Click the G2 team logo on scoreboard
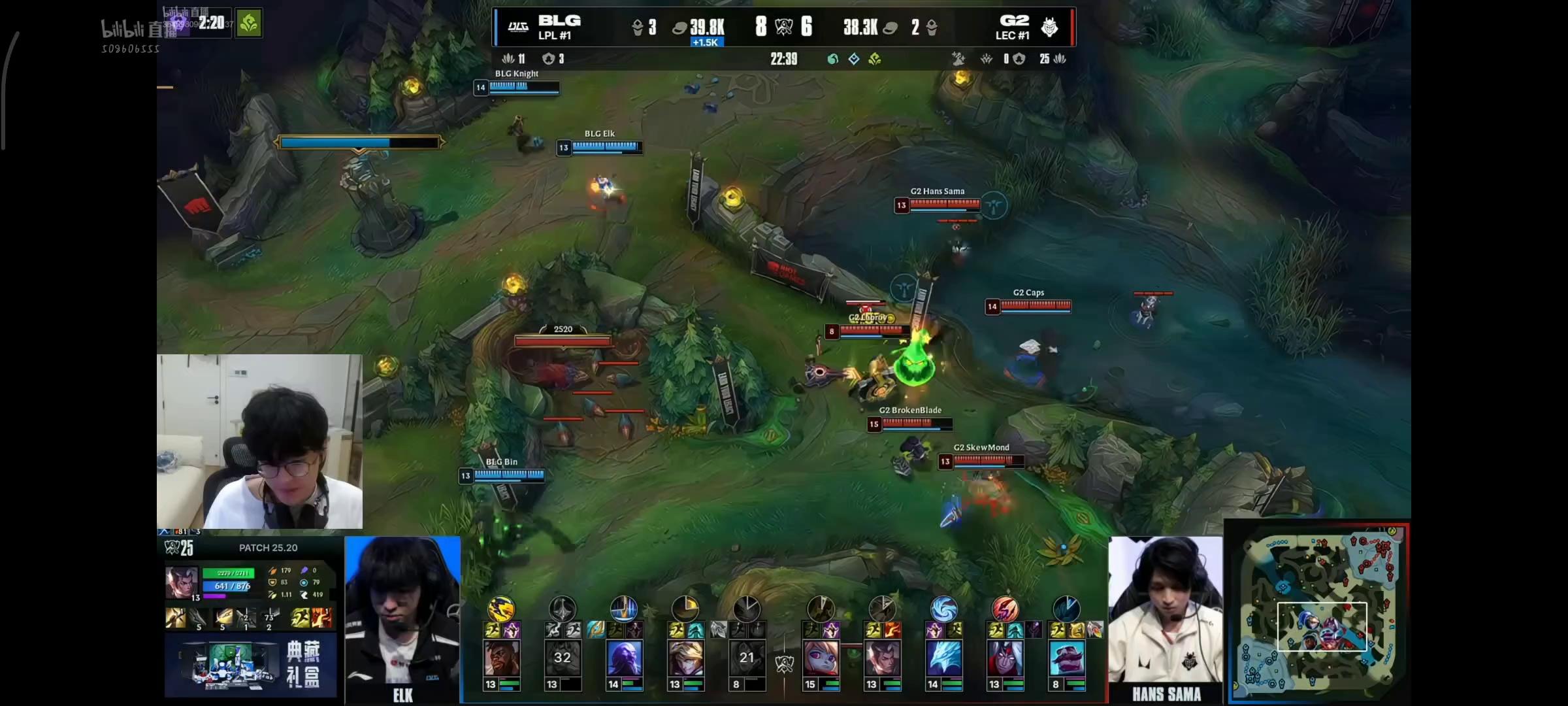The image size is (1568, 706). pos(1049,27)
